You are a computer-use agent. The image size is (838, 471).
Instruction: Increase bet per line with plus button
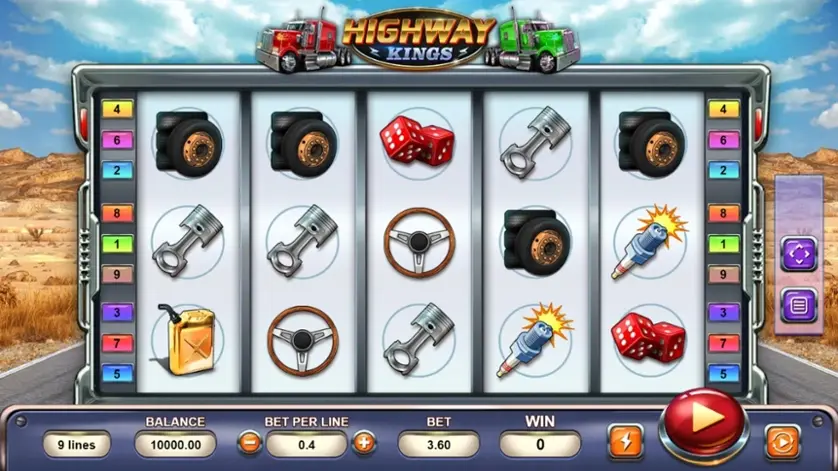(363, 442)
